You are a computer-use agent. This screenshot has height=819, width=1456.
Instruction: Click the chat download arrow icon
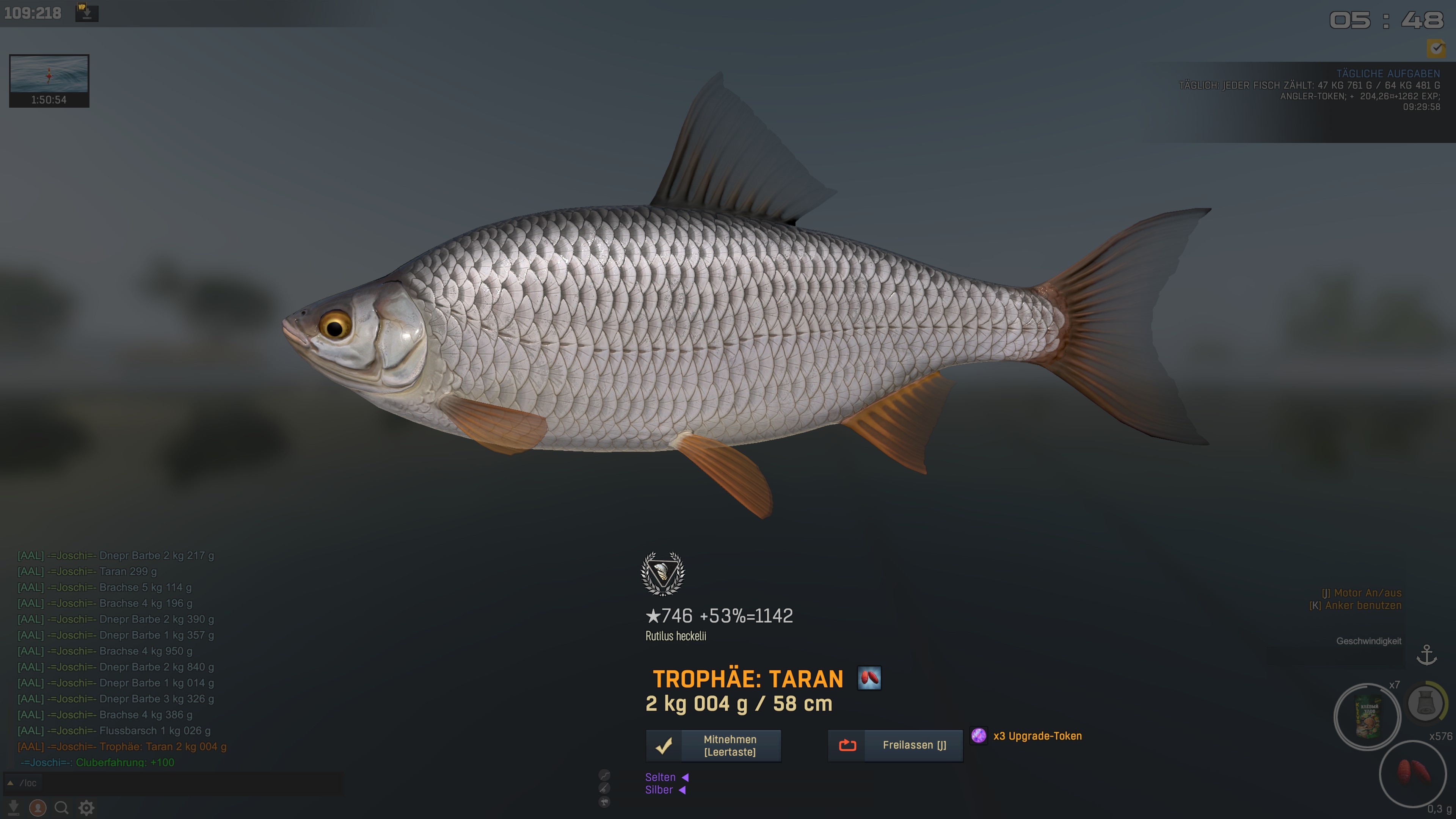[14, 808]
